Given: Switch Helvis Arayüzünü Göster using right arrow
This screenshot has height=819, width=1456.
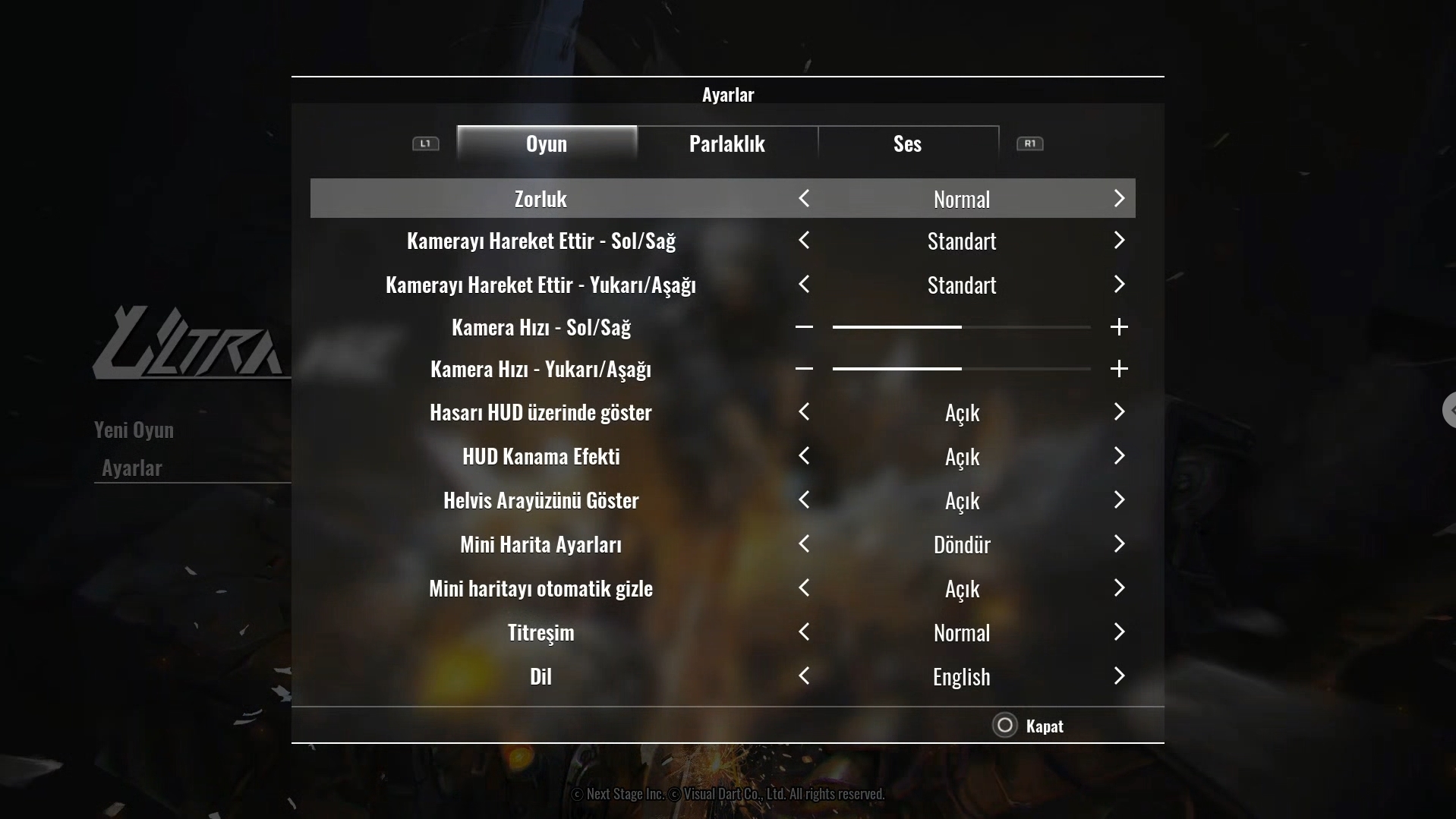Looking at the screenshot, I should tap(1119, 500).
